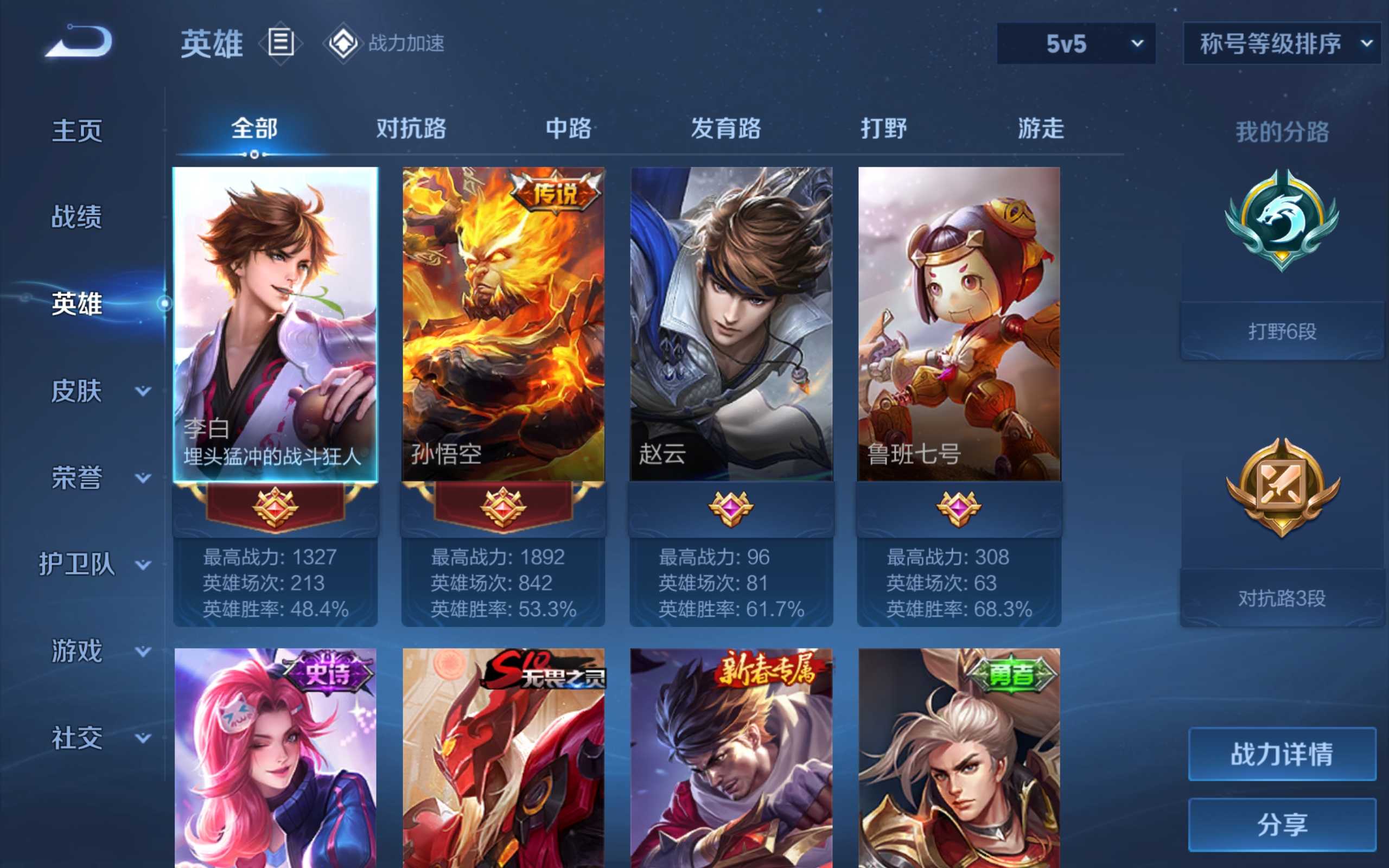This screenshot has height=868, width=1389.
Task: Choose the 鲁班七号 hero card
Action: 959,324
